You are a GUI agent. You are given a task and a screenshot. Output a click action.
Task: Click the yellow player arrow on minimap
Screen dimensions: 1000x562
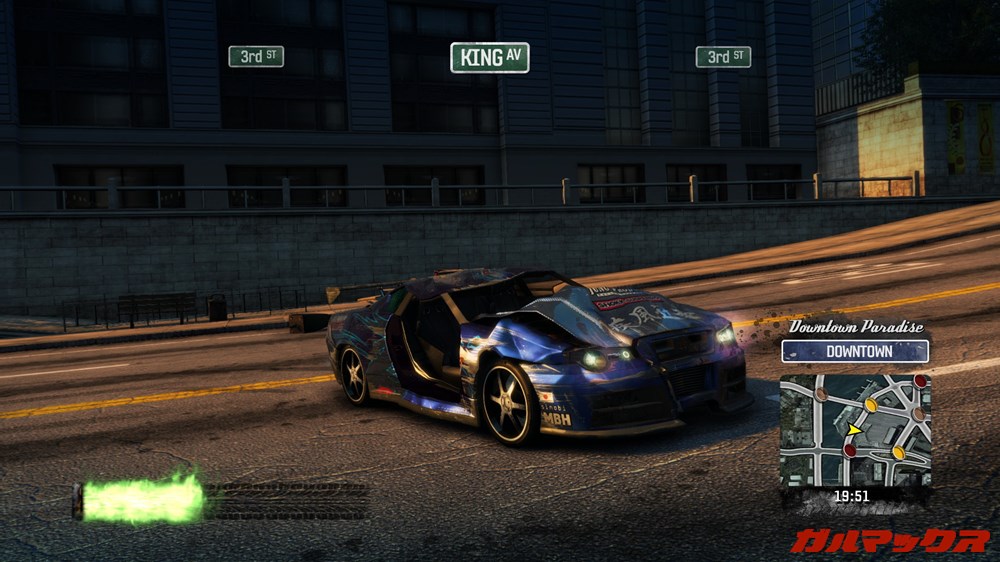pos(855,431)
